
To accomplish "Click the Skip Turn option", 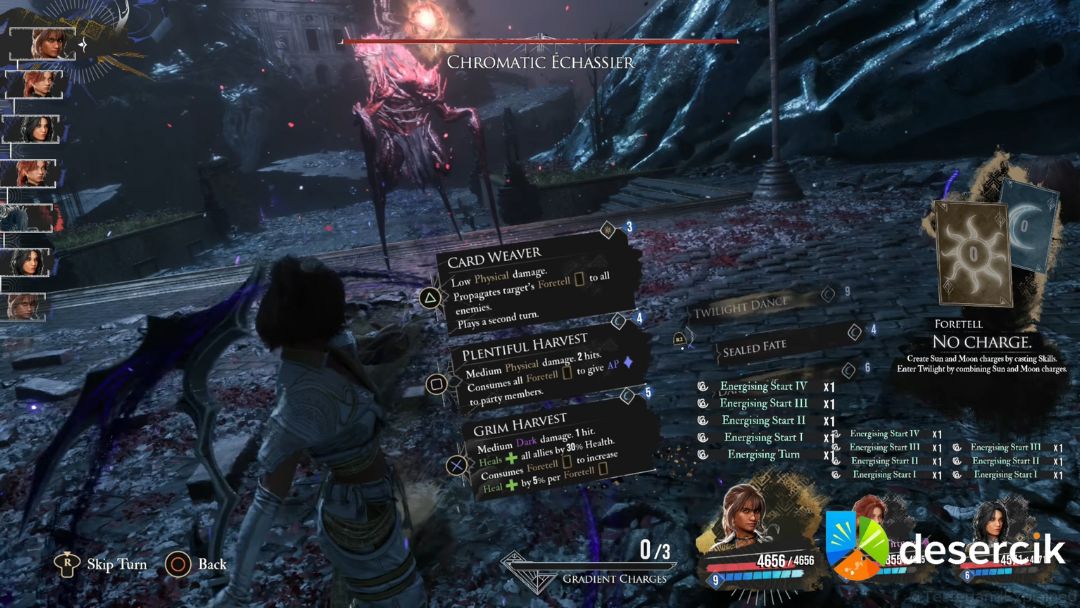I will pyautogui.click(x=117, y=564).
